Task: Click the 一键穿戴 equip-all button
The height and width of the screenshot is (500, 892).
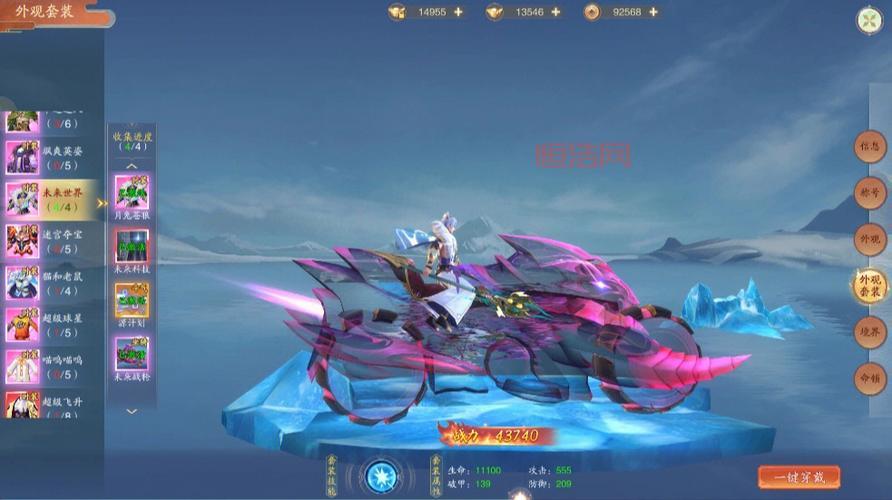Action: click(798, 477)
